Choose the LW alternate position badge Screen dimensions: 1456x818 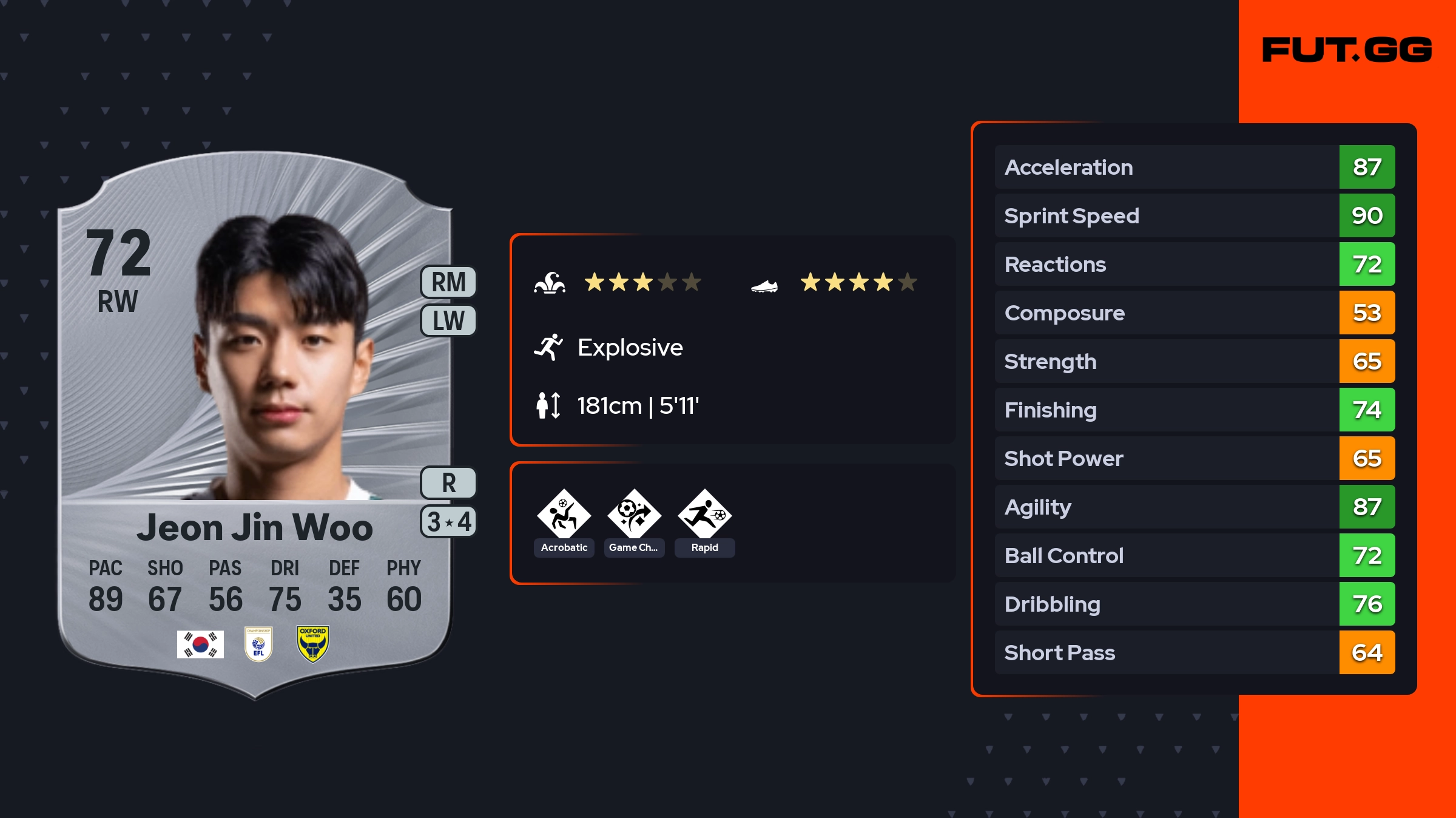tap(448, 320)
